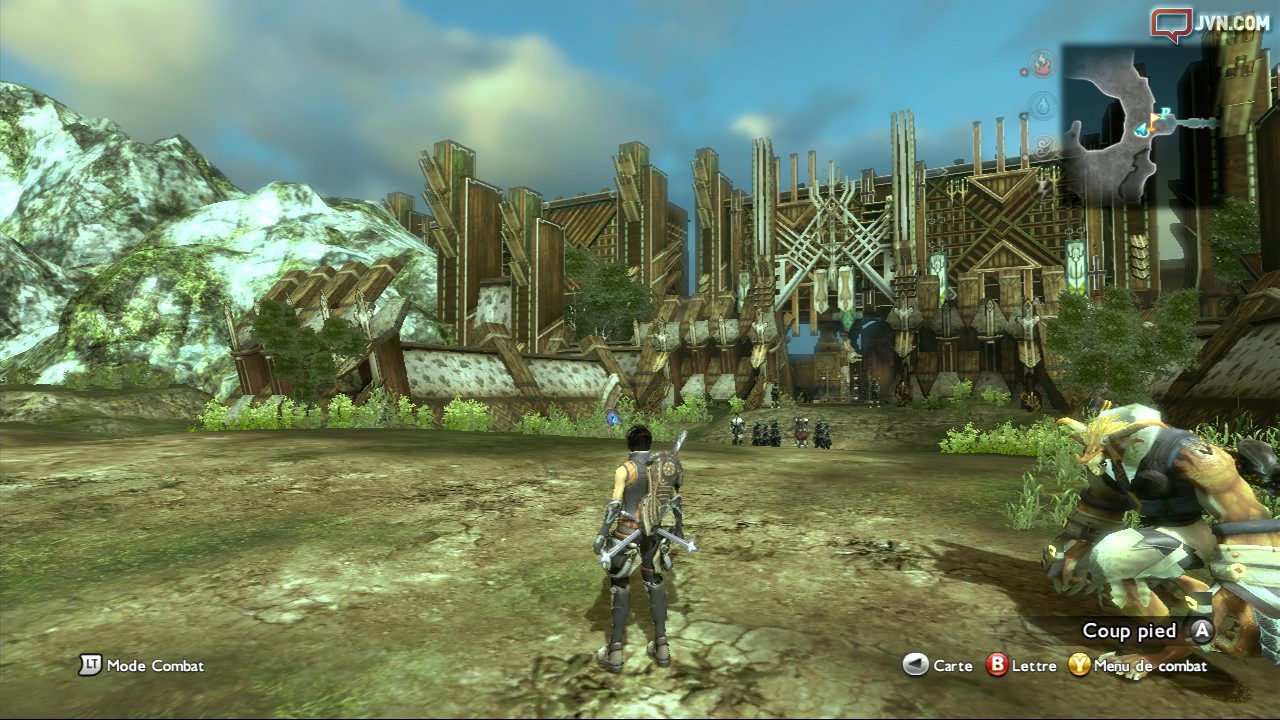
Task: Select the wind swirl element icon
Action: coord(1044,147)
